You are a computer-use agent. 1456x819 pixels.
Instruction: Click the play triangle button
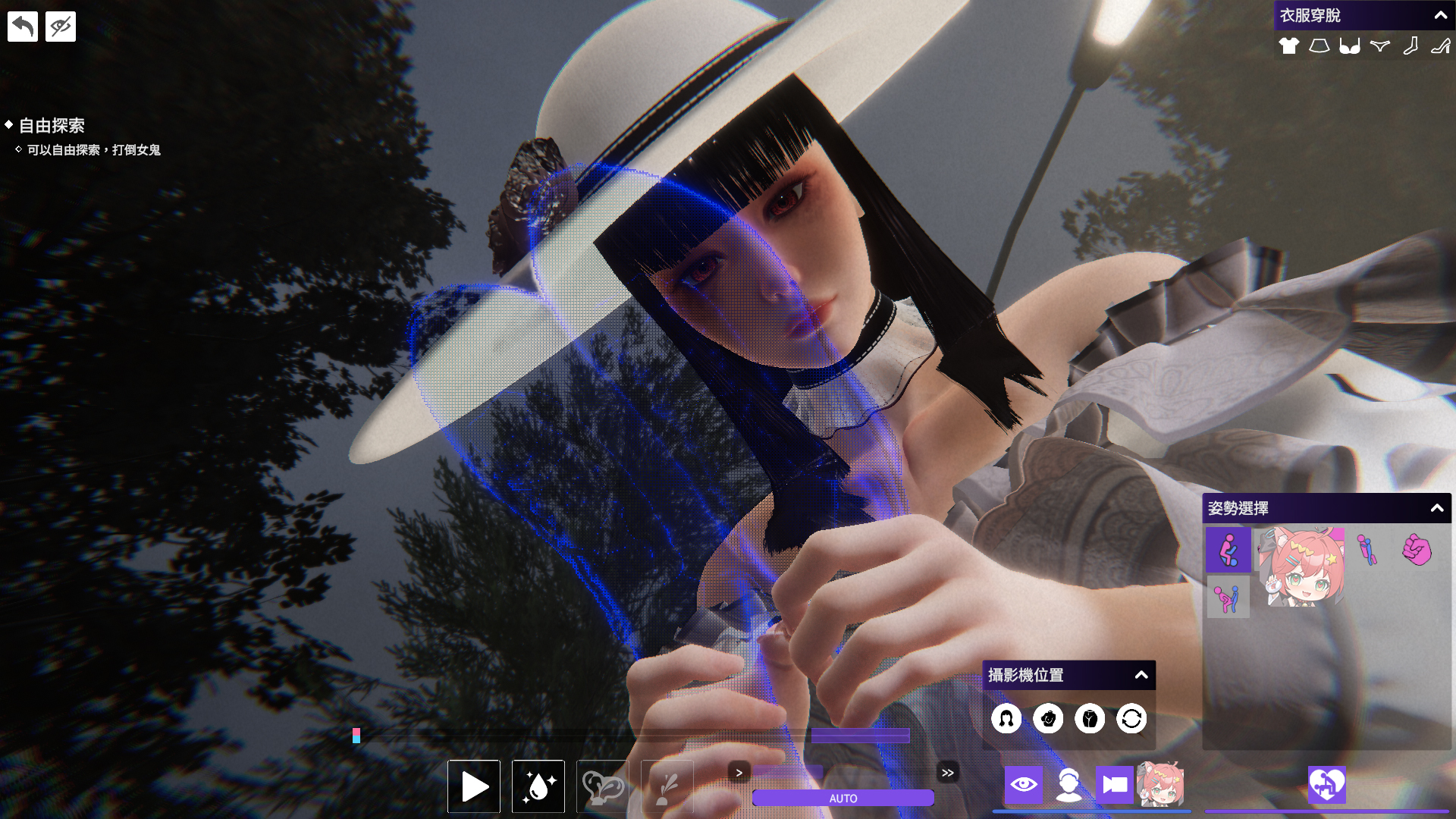tap(473, 786)
